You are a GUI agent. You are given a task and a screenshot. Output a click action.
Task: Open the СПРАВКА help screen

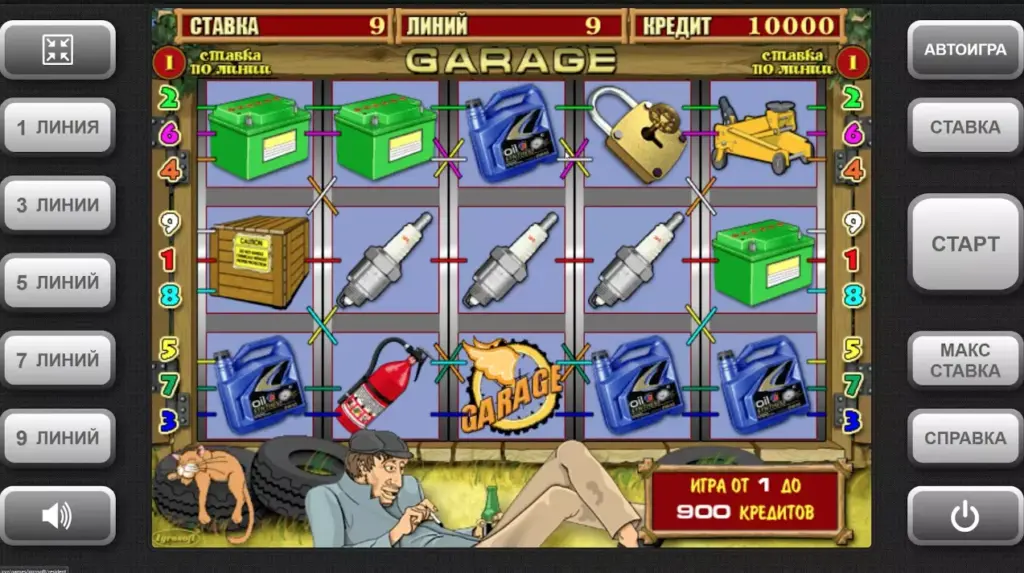[964, 438]
